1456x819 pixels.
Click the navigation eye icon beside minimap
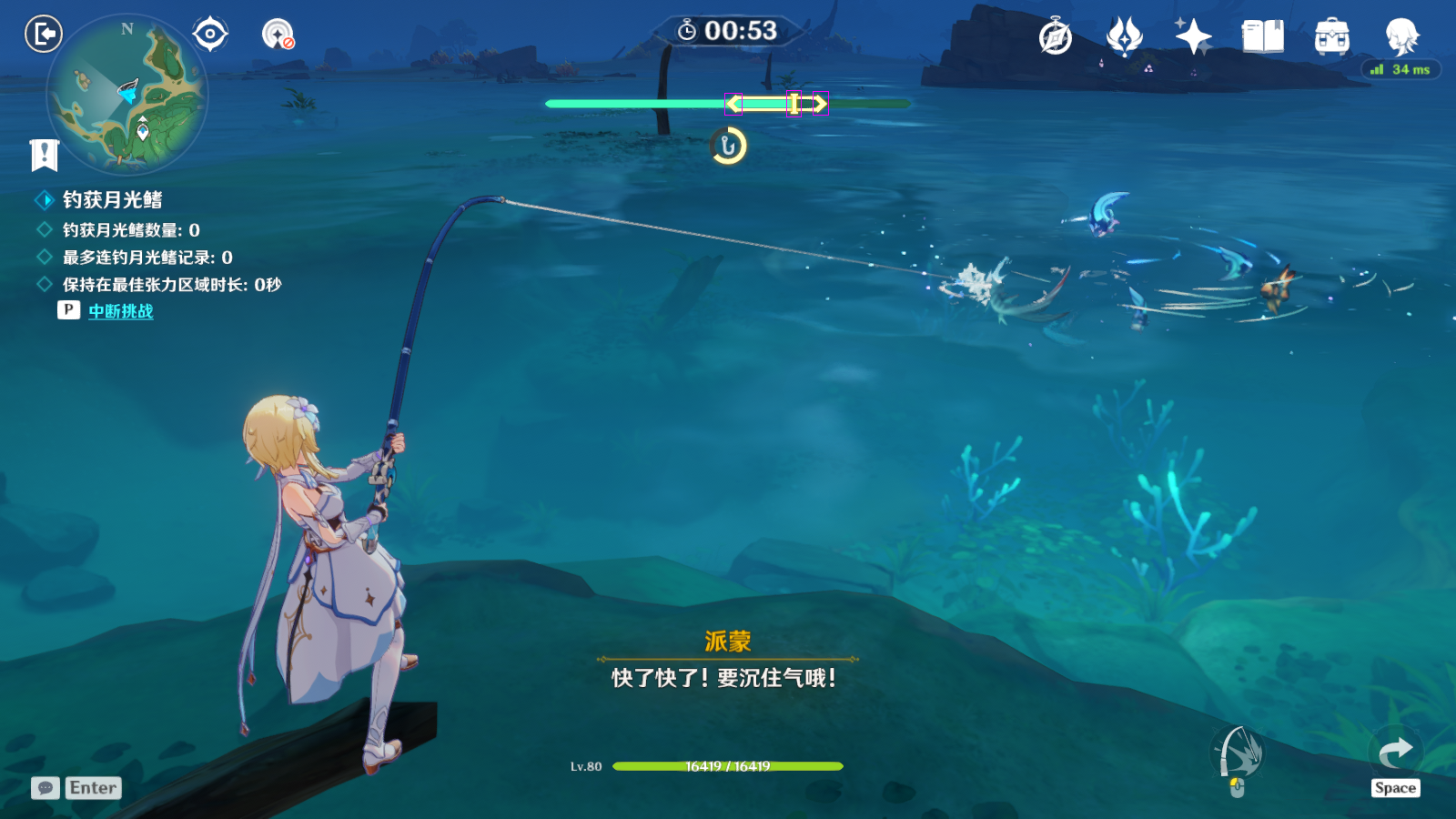pyautogui.click(x=210, y=35)
